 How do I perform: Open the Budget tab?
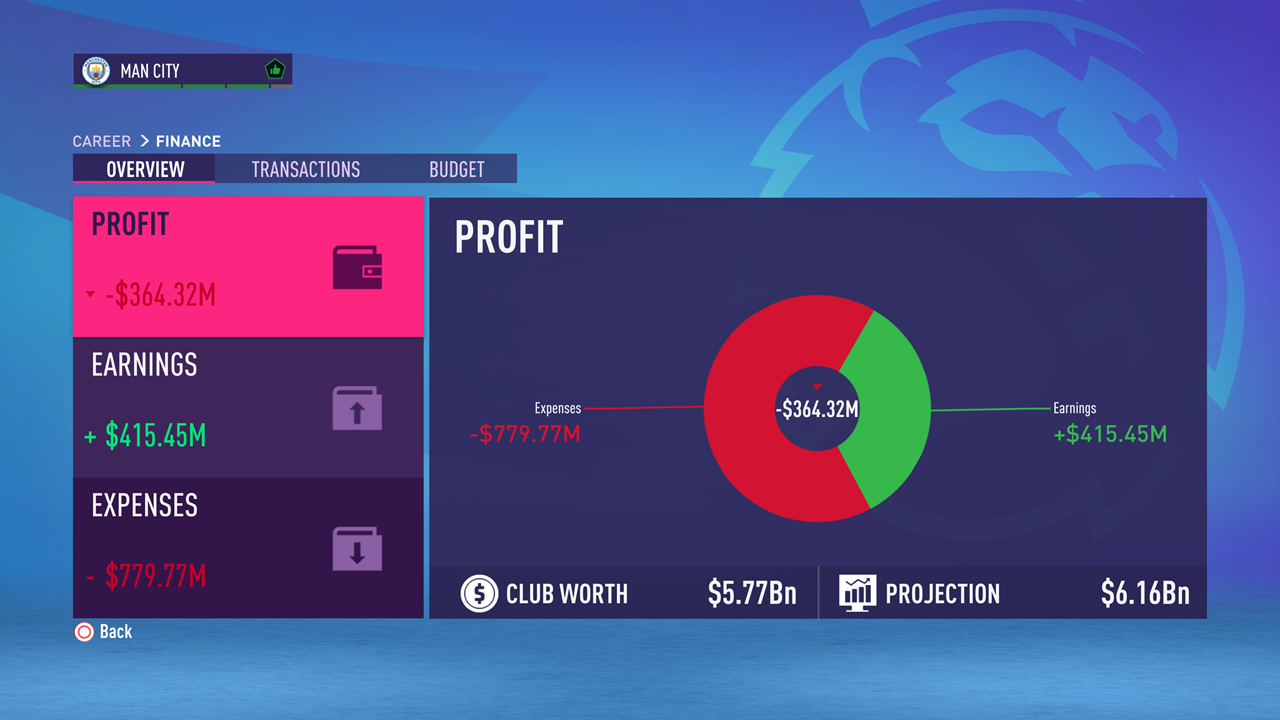pos(456,169)
